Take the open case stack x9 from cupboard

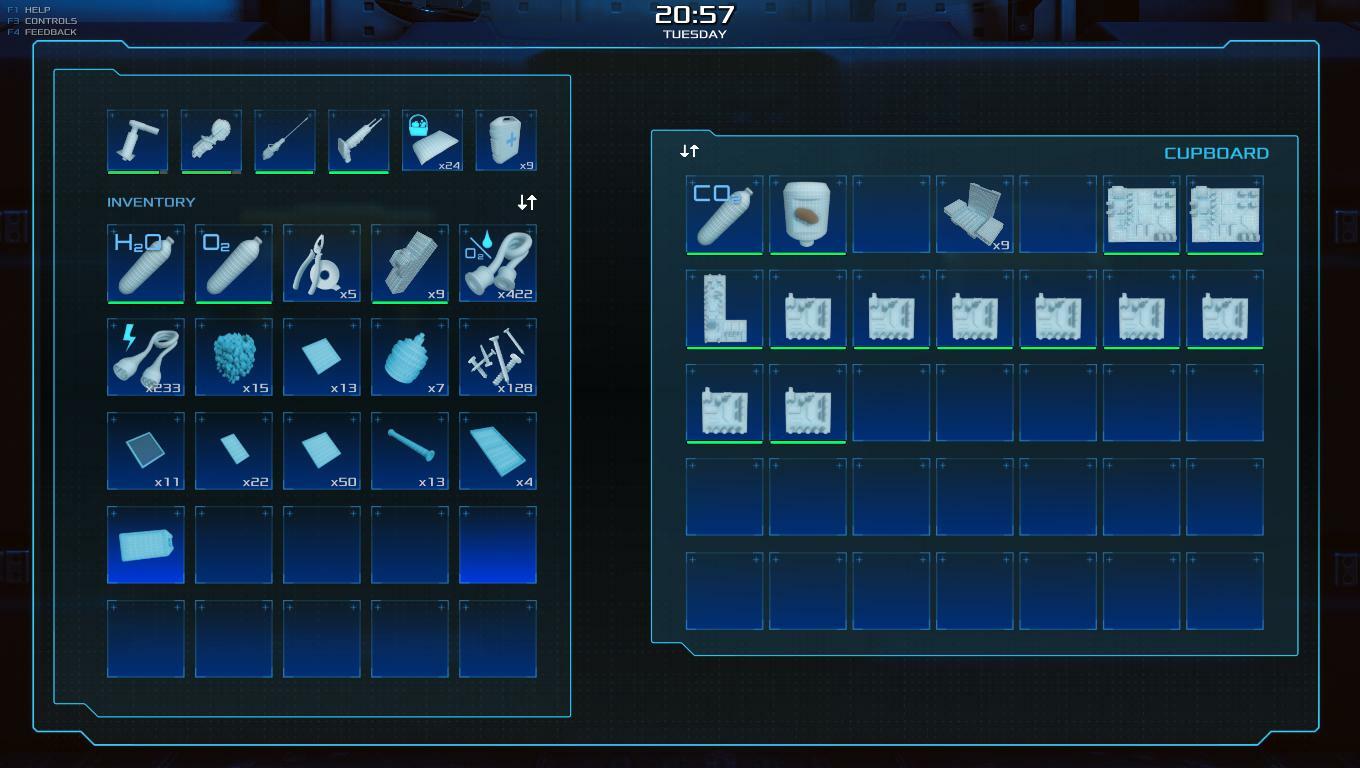coord(975,214)
